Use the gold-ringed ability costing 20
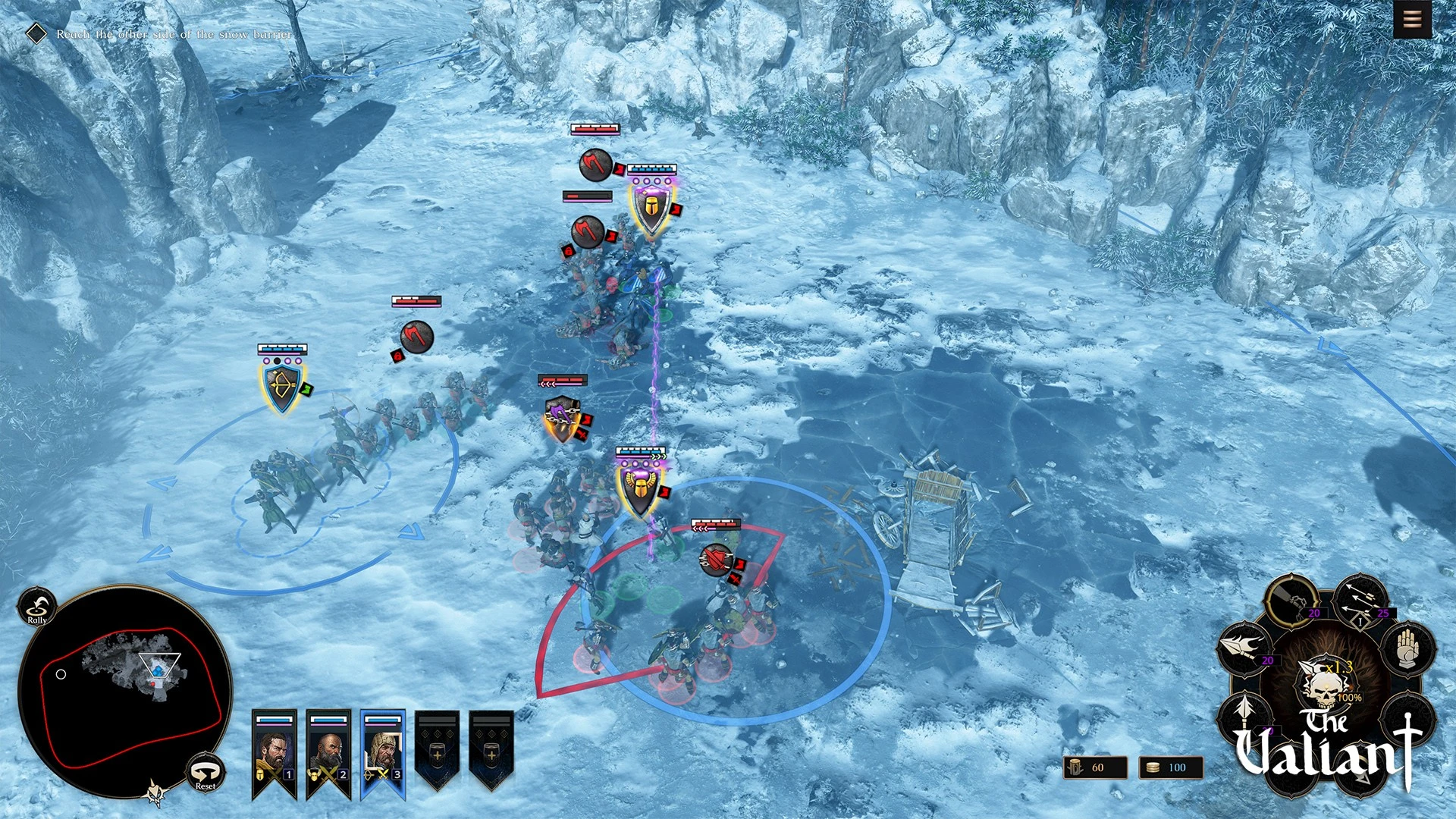This screenshot has height=819, width=1456. 1291,600
